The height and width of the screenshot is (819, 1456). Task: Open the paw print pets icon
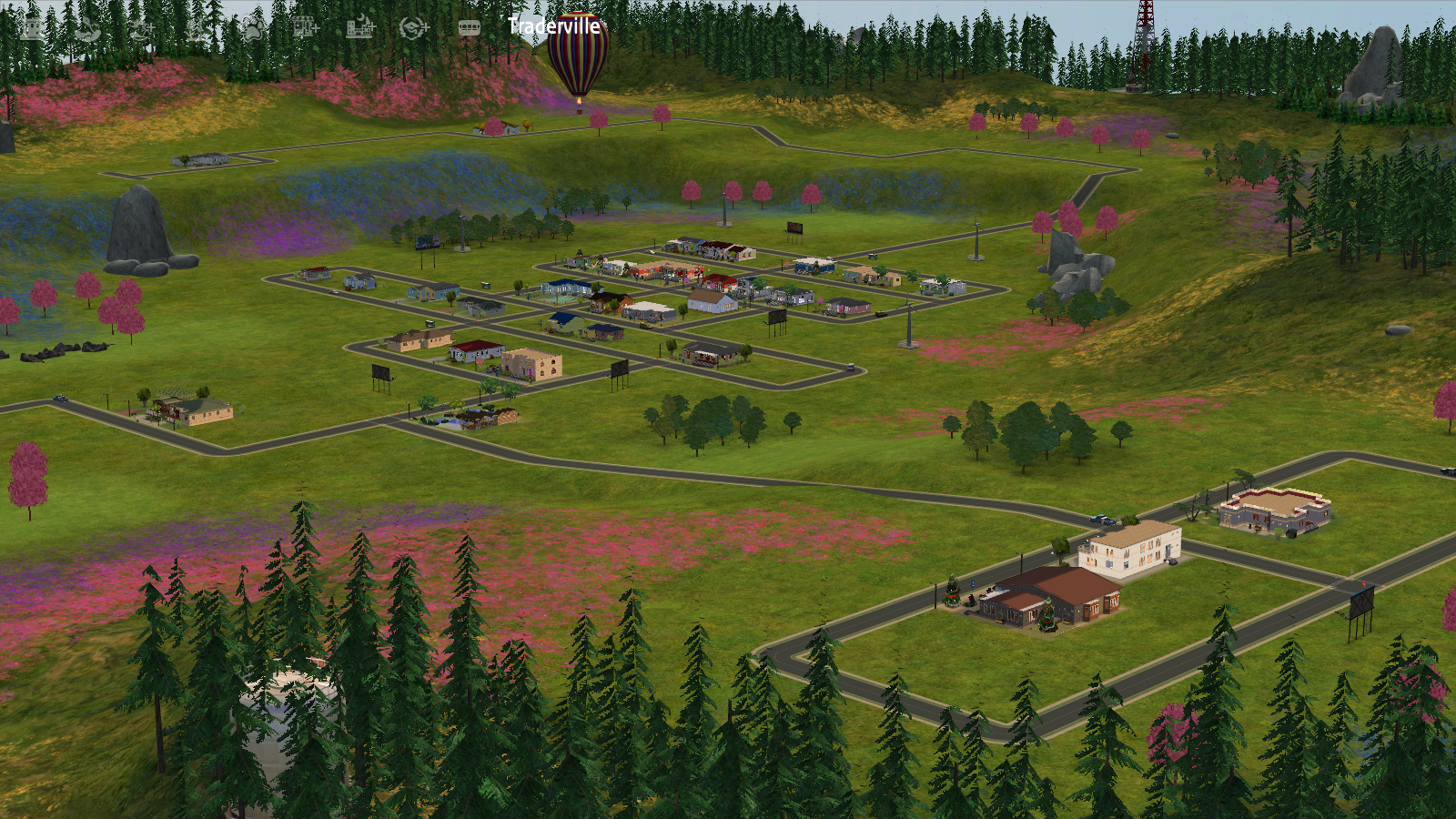tap(252, 28)
